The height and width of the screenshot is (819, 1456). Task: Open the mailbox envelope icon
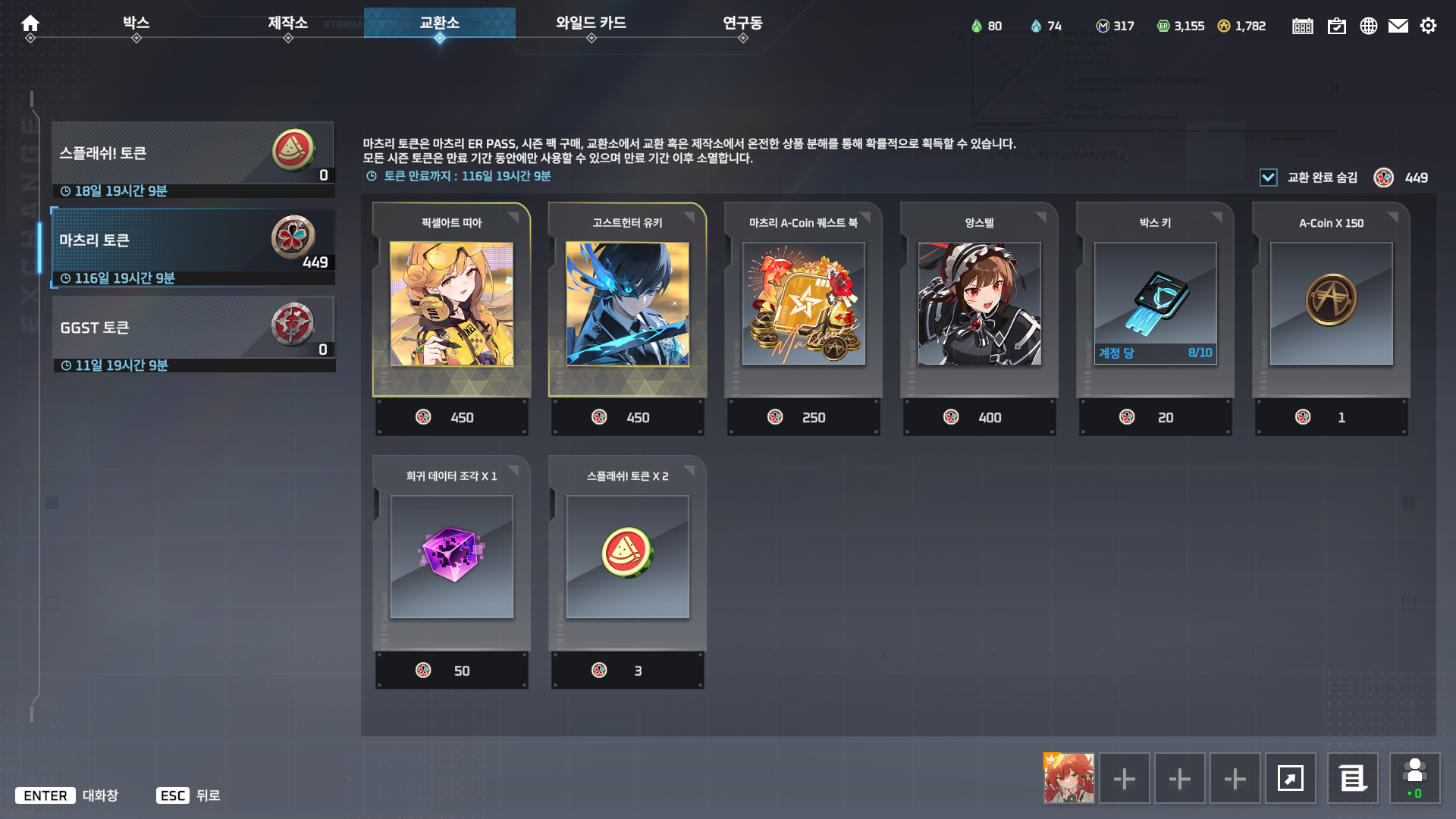click(1399, 25)
